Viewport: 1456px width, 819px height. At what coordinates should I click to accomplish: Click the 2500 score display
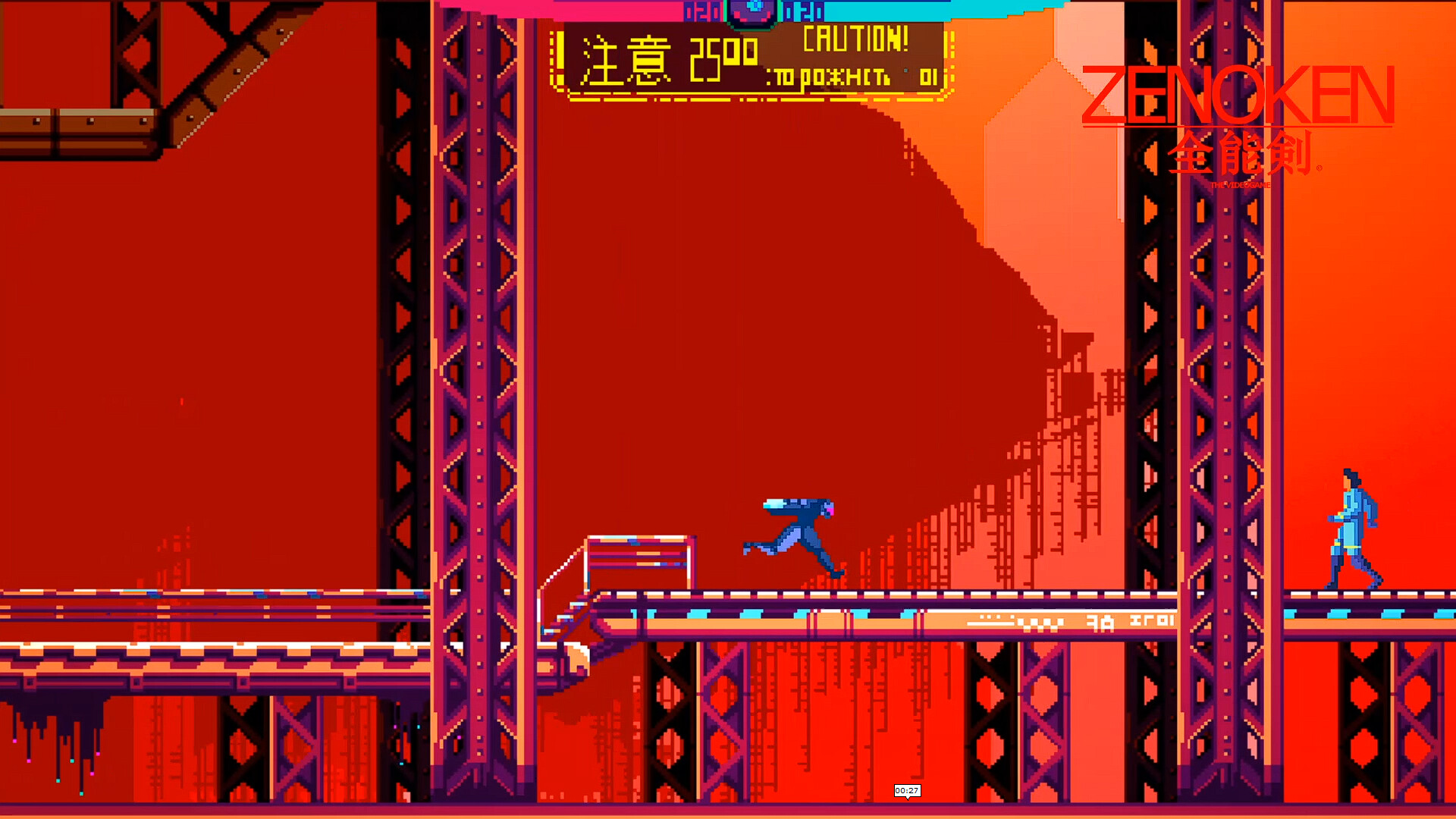pyautogui.click(x=724, y=53)
